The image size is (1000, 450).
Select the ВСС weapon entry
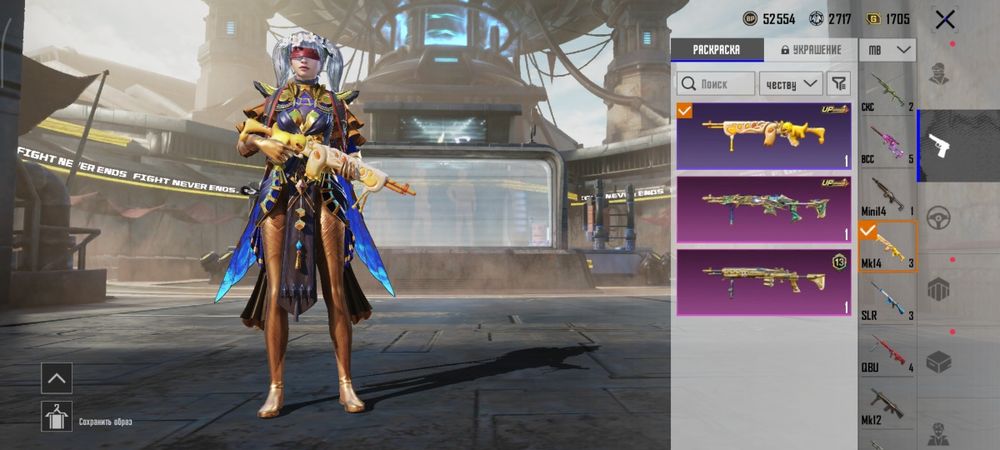coord(887,143)
